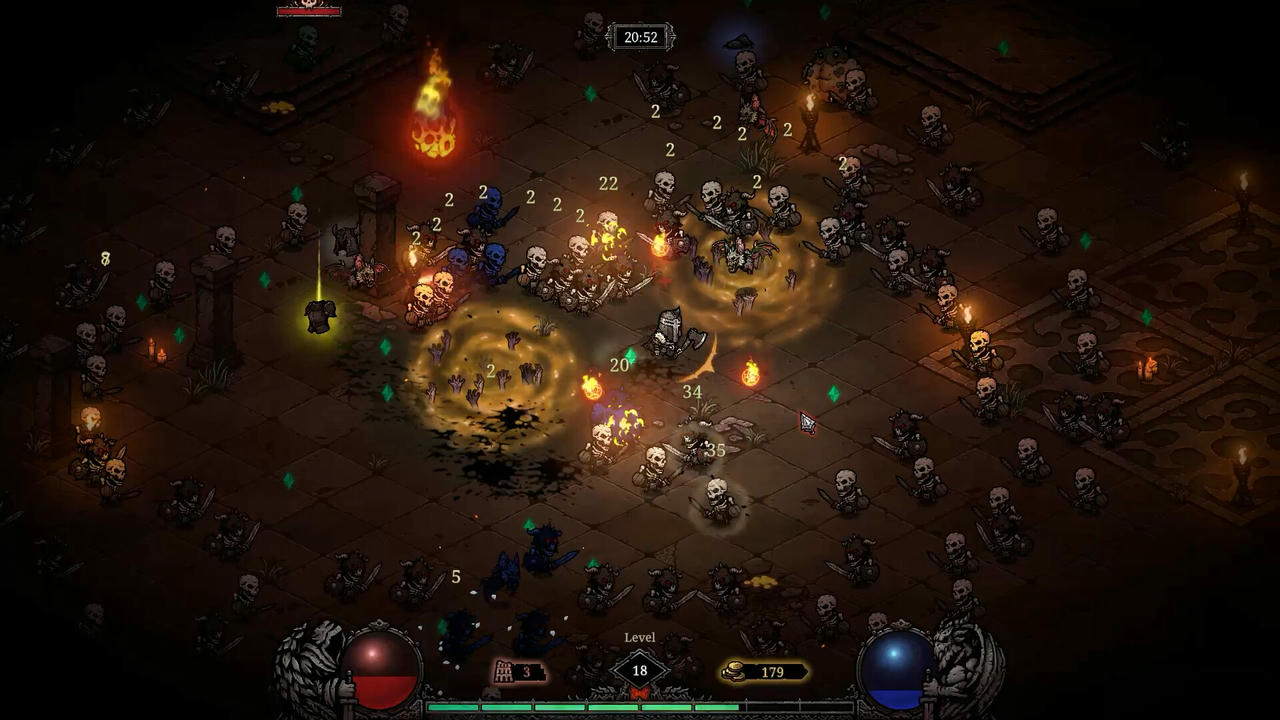Open the Level 18 diamond indicator
The image size is (1280, 720).
(x=639, y=668)
